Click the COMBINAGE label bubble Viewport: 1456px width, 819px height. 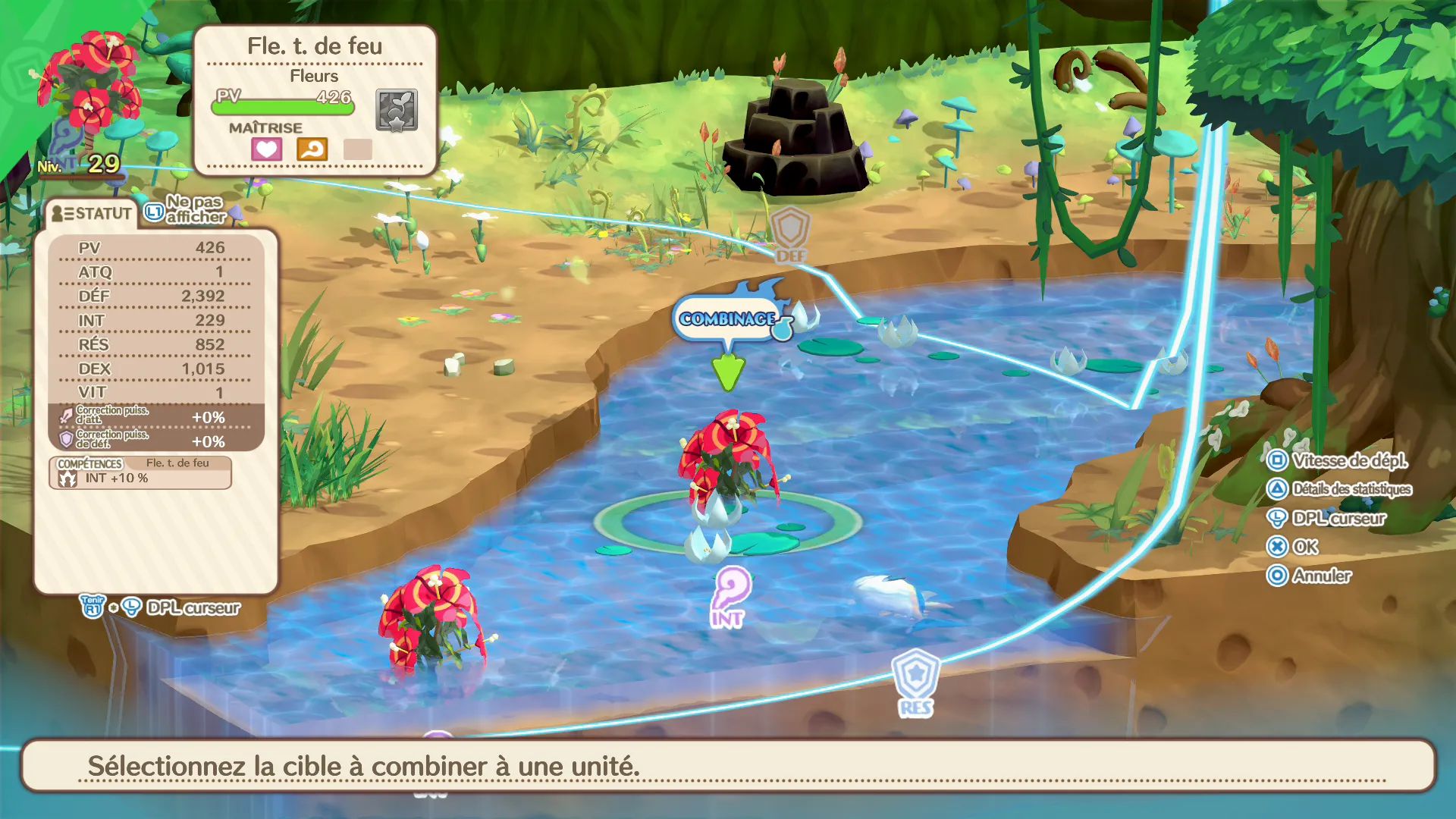[726, 318]
